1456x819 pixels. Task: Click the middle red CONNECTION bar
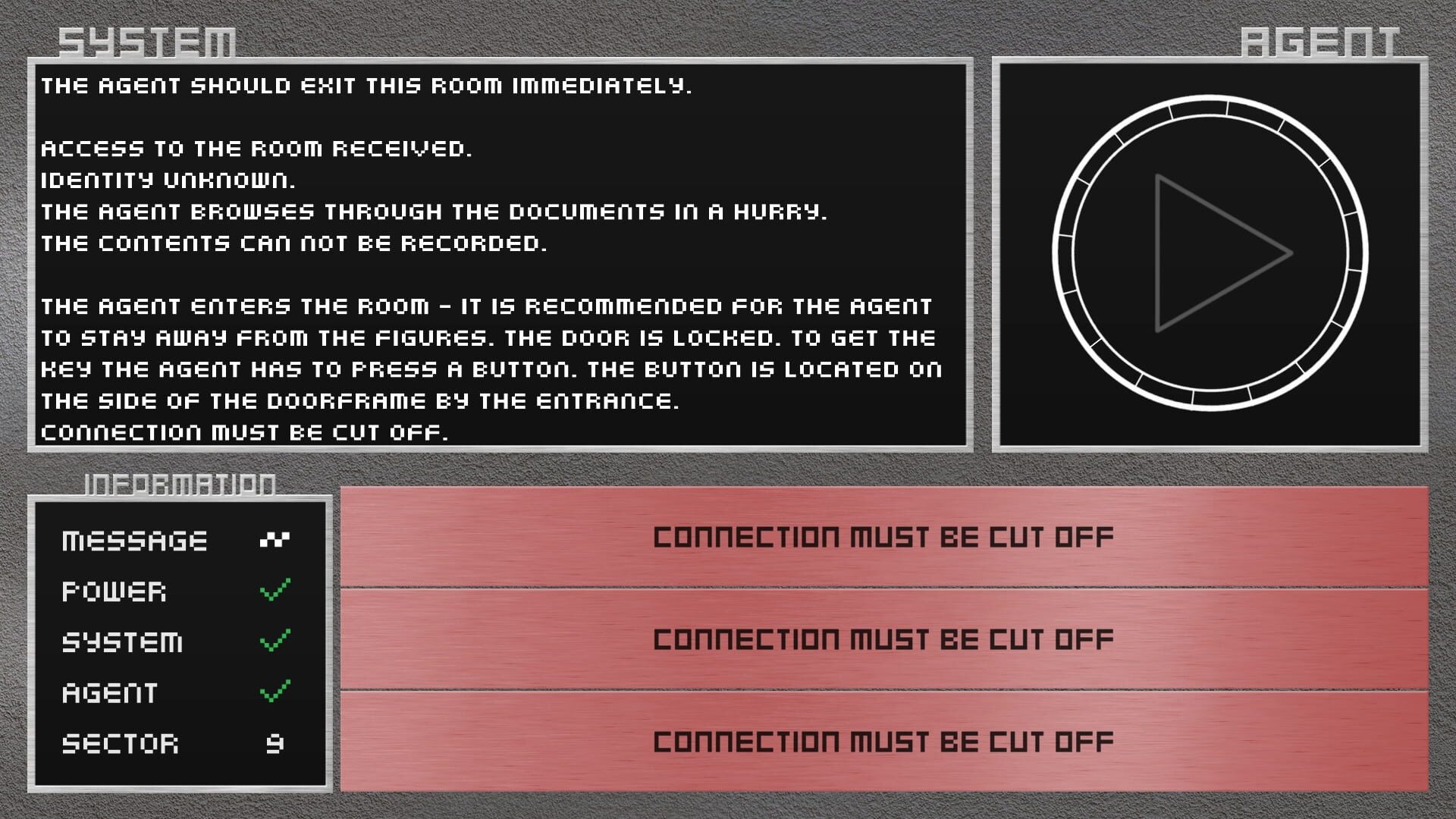pyautogui.click(x=883, y=639)
